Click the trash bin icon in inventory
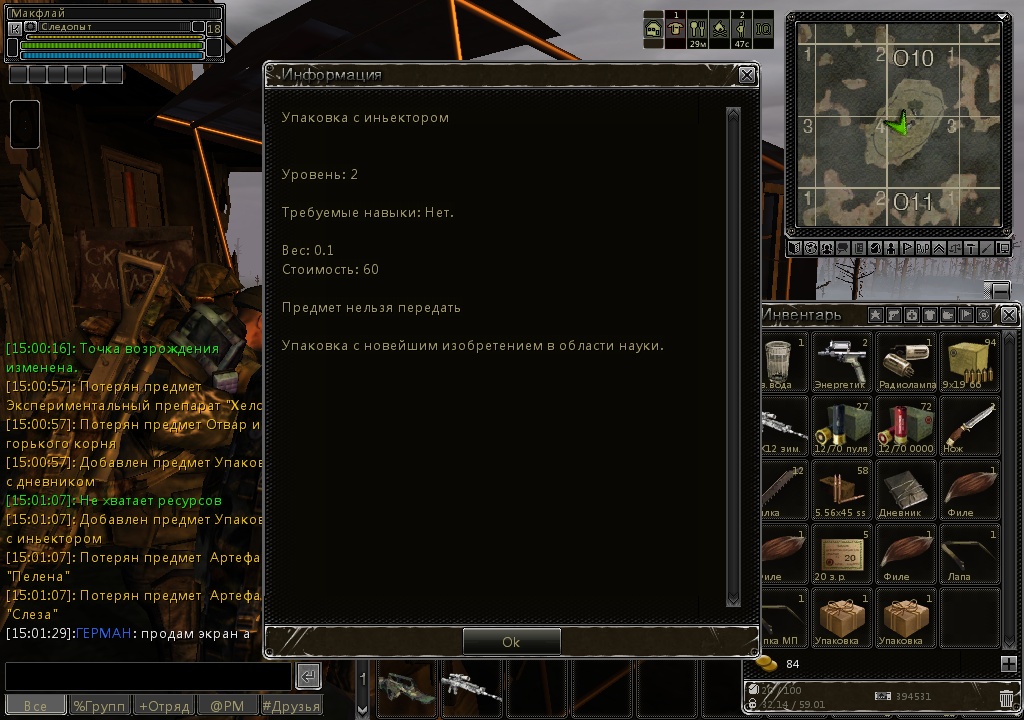The width and height of the screenshot is (1024, 720). coord(1006,698)
